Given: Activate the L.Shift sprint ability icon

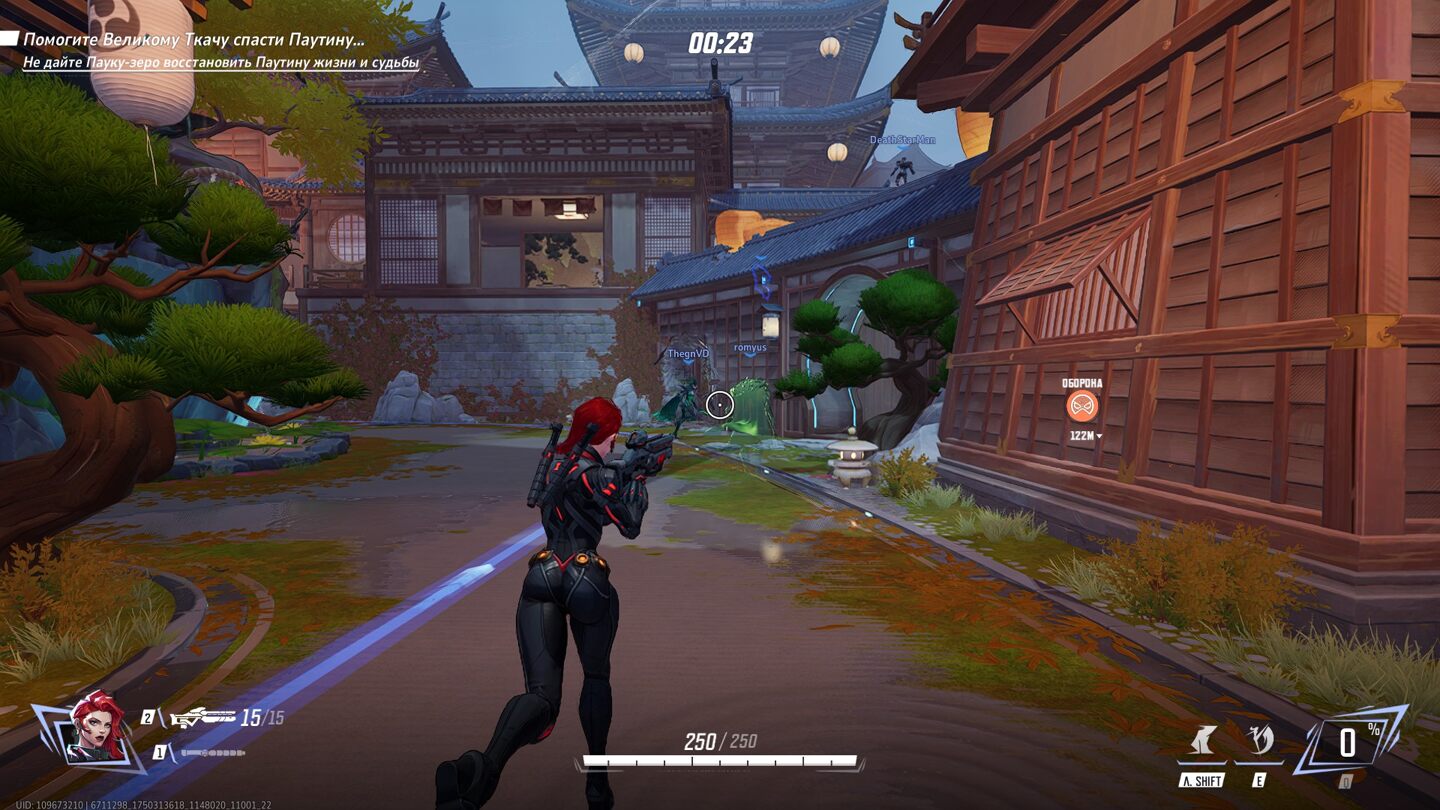Looking at the screenshot, I should [1202, 744].
